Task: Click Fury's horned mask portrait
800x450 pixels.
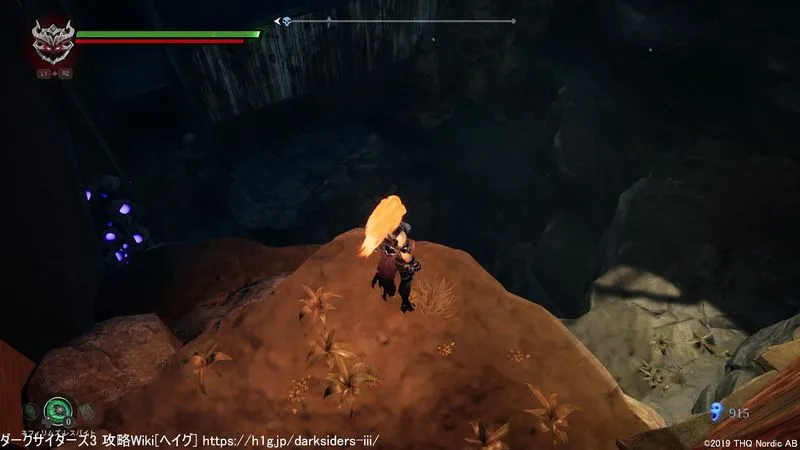Action: coord(51,42)
